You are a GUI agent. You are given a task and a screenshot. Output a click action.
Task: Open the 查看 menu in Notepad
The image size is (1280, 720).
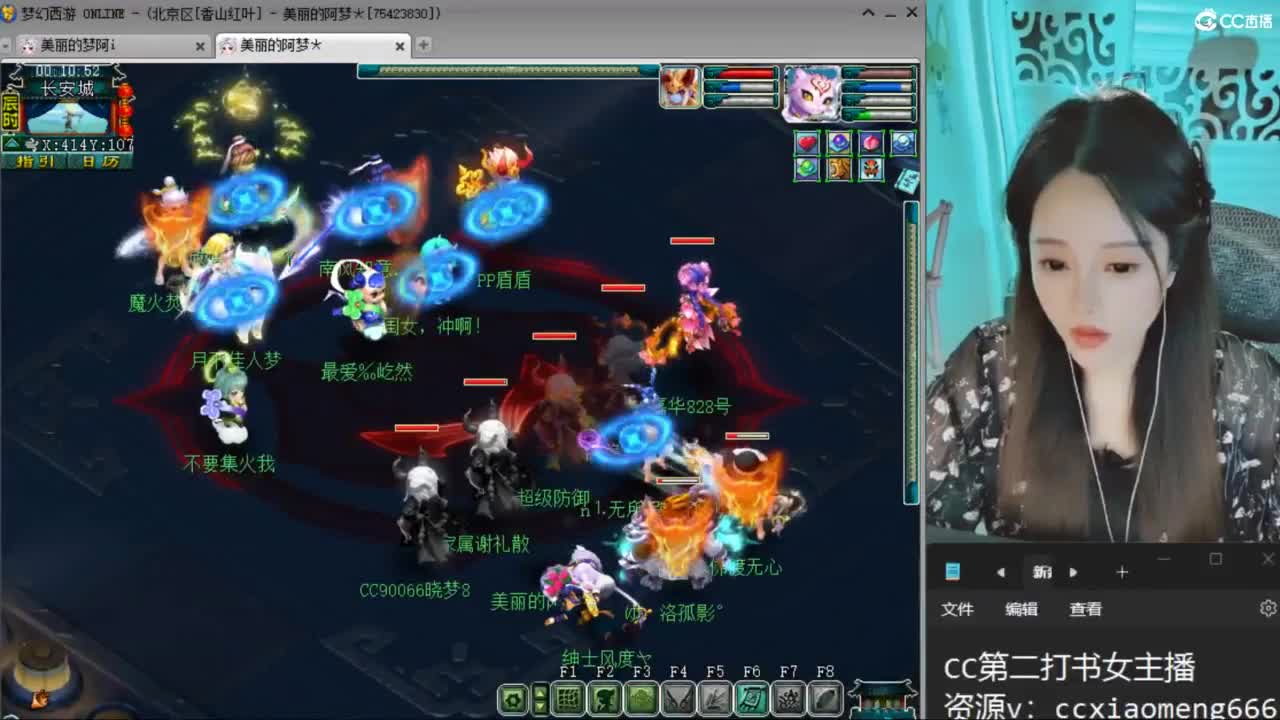coord(1086,608)
